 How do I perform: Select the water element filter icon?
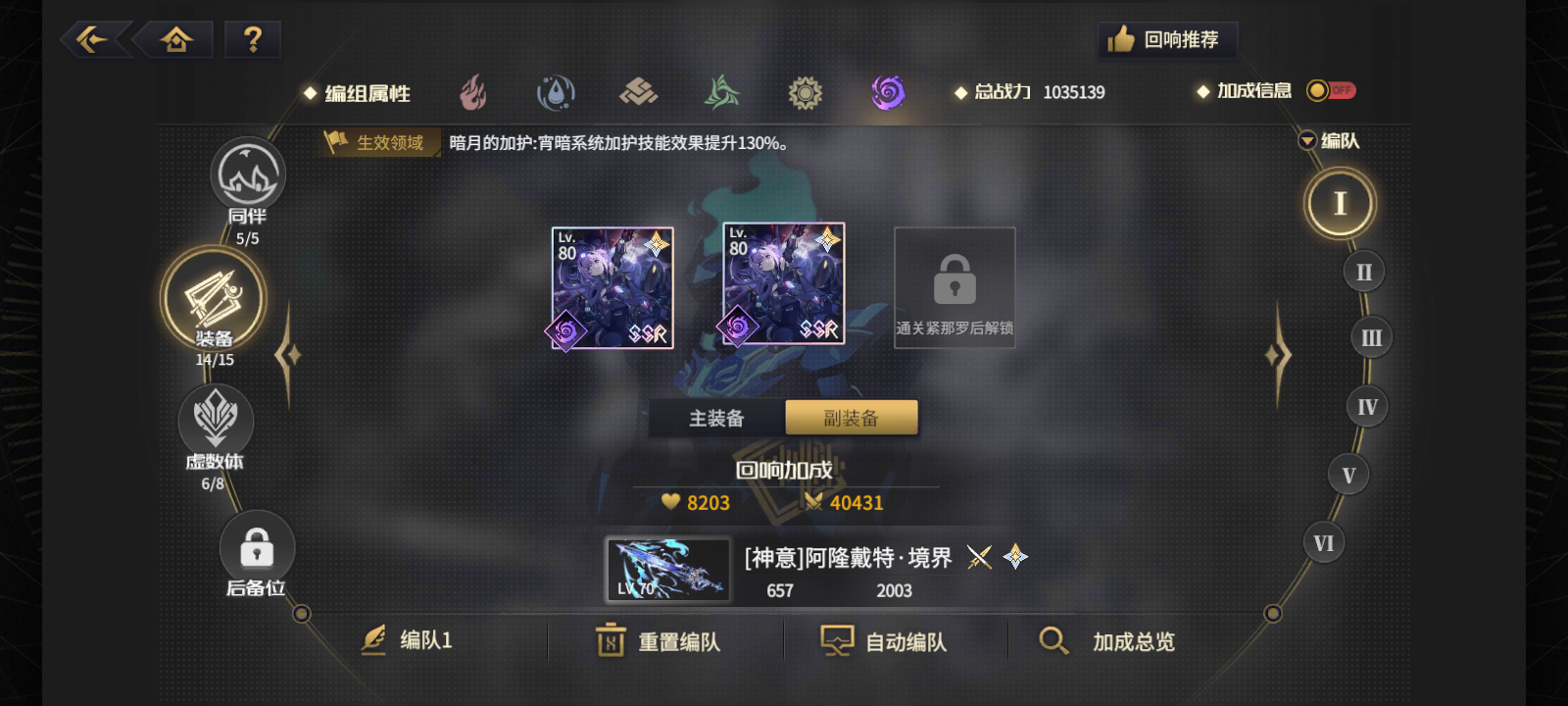pos(557,91)
